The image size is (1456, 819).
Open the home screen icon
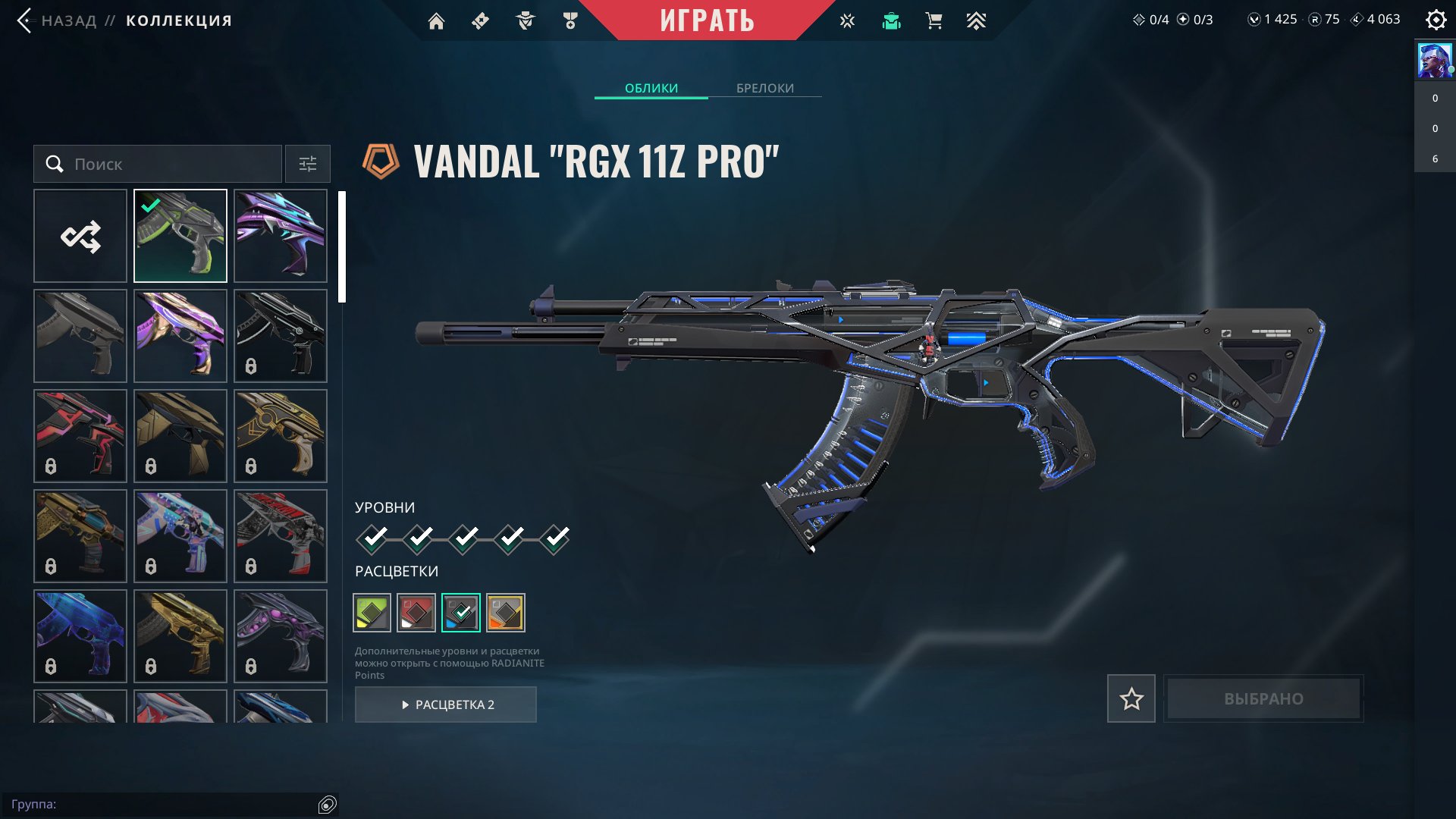point(436,21)
